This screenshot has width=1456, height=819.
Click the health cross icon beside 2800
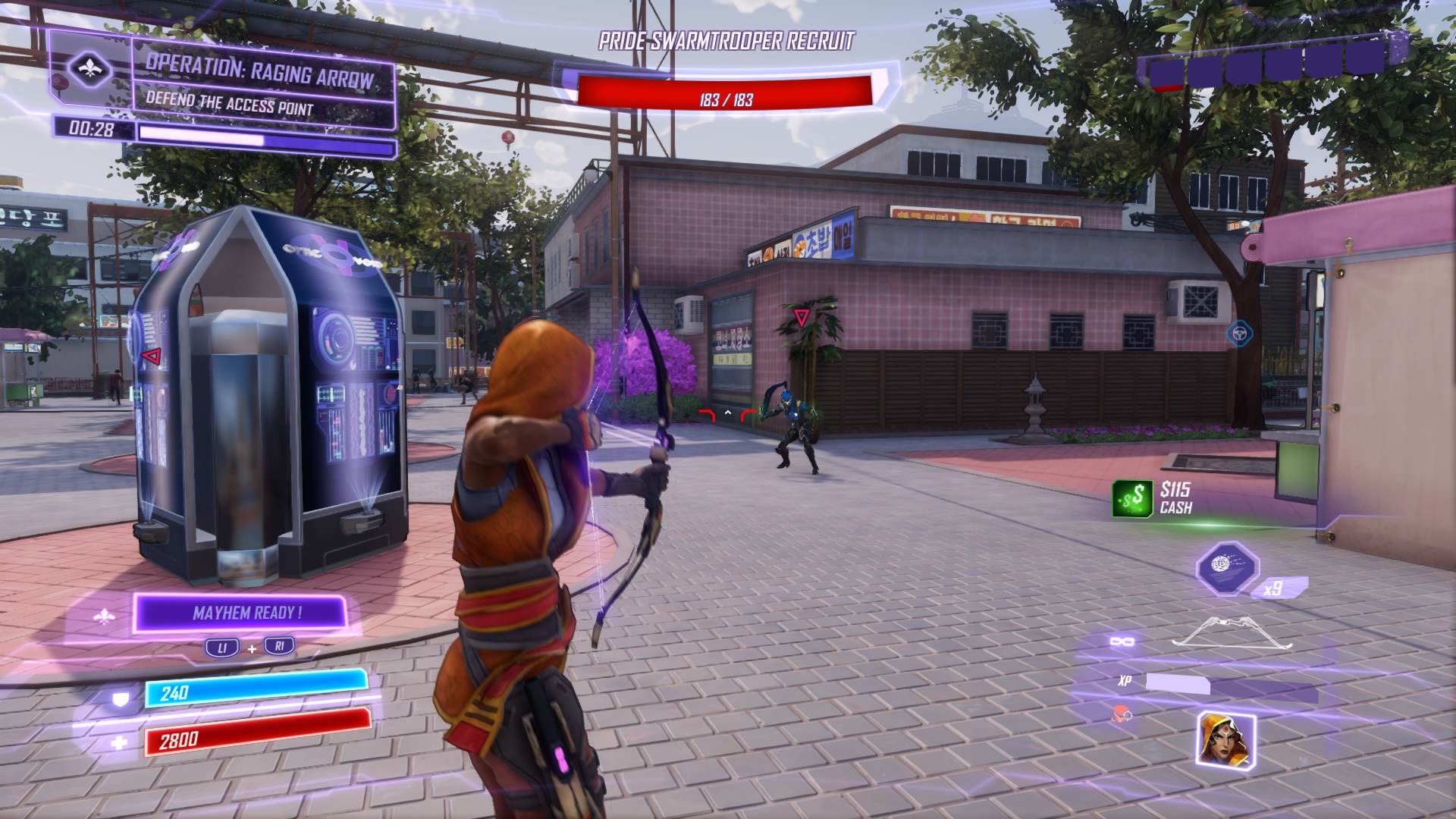pos(119,742)
